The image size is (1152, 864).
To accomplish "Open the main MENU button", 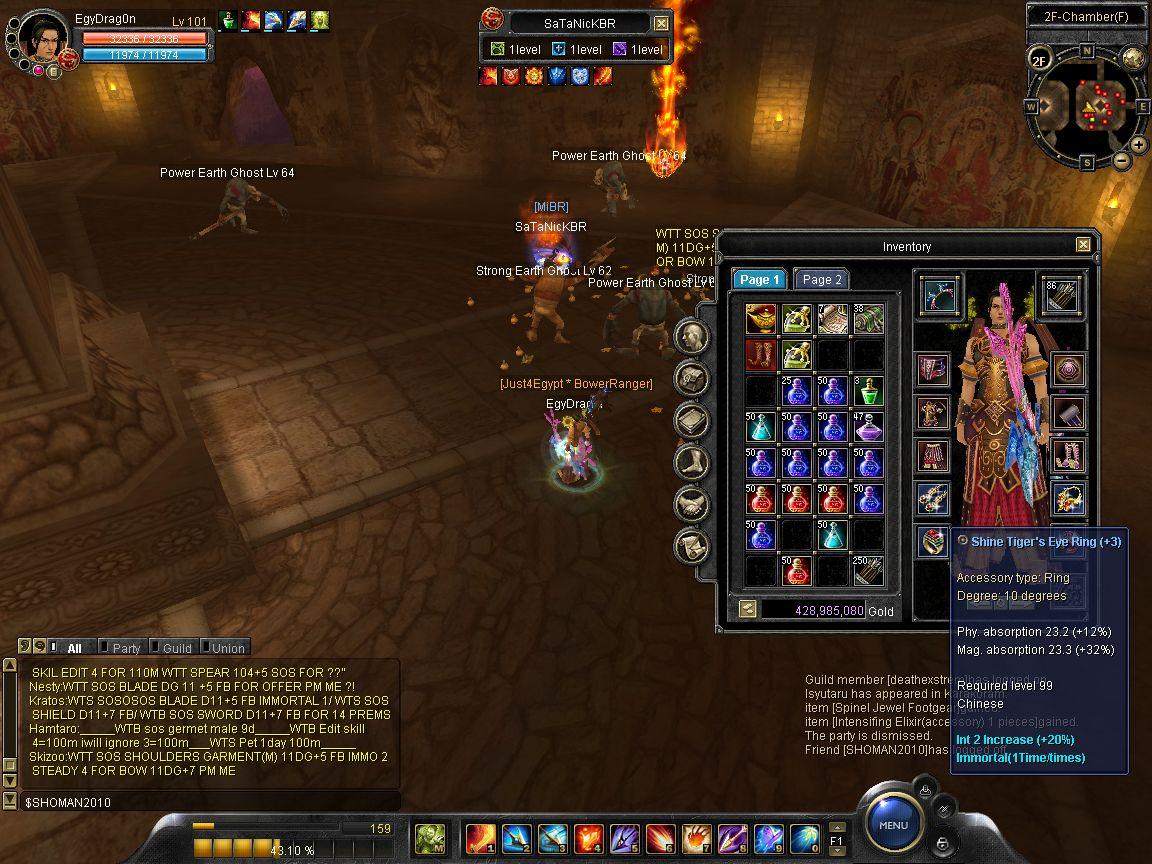I will [x=893, y=825].
